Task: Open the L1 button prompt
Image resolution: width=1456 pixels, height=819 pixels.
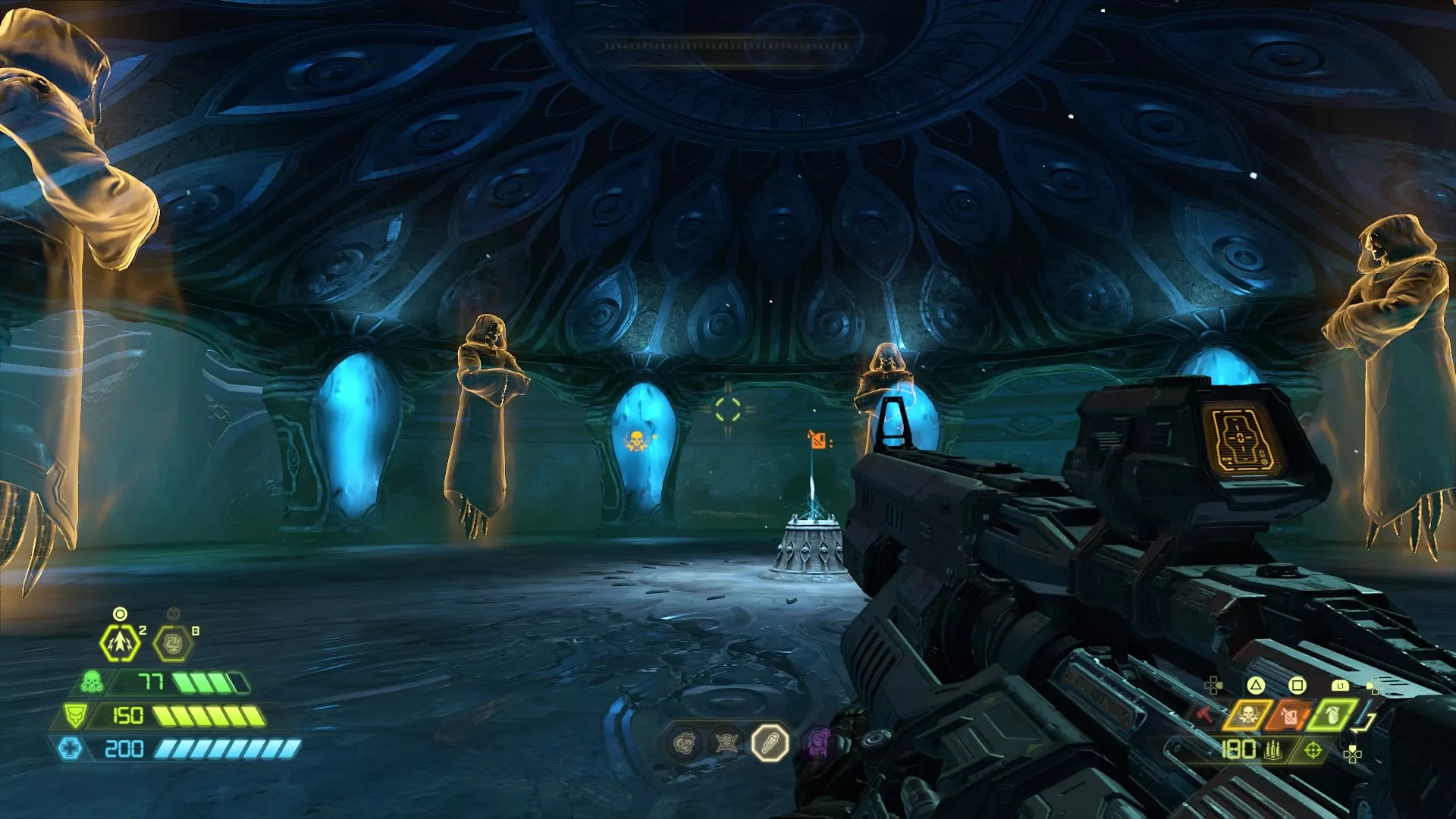Action: pos(1340,686)
